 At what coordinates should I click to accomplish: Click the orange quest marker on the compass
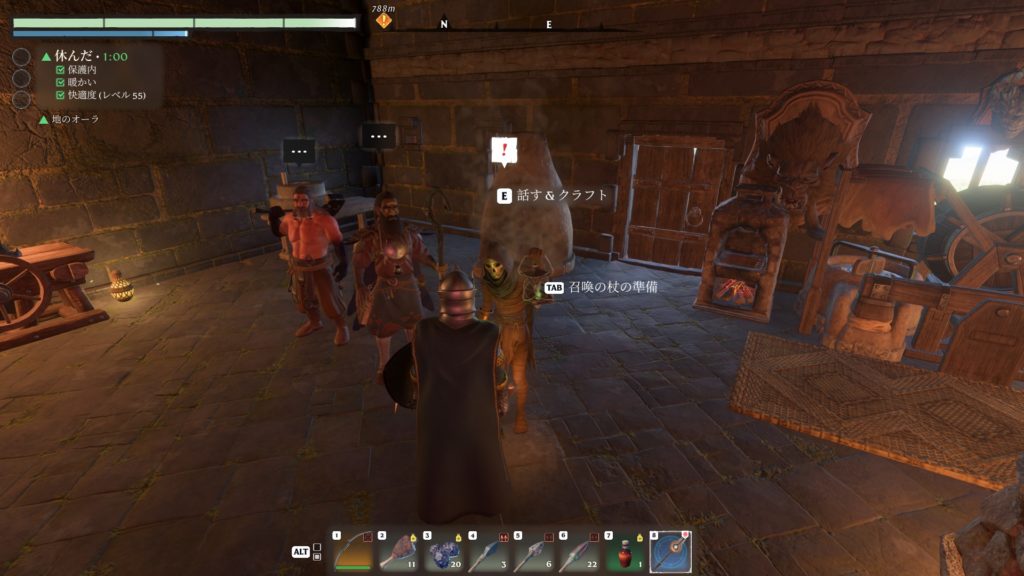pyautogui.click(x=384, y=21)
